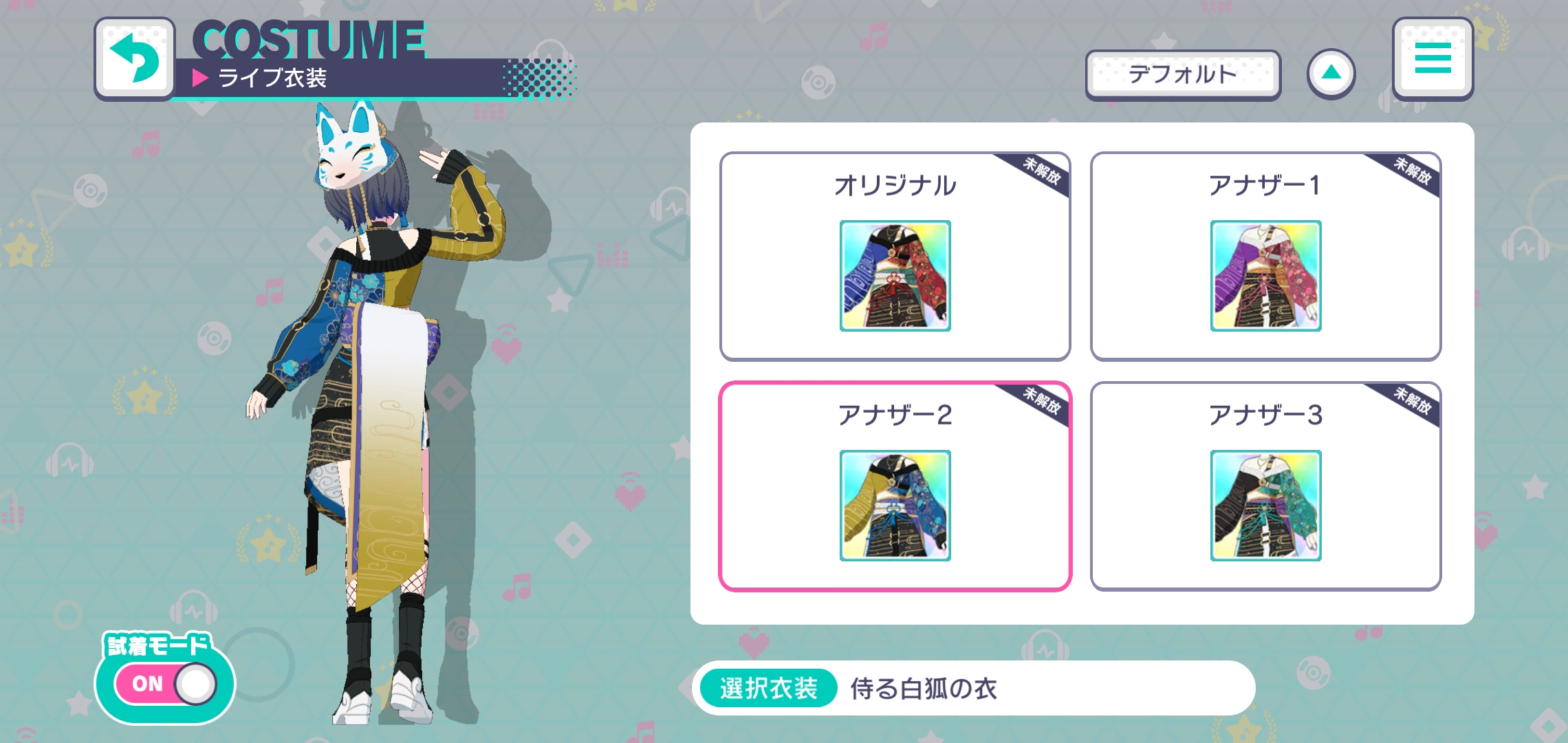Collapse the costume panel with the circular up arrow
Image resolution: width=1568 pixels, height=743 pixels.
1333,72
